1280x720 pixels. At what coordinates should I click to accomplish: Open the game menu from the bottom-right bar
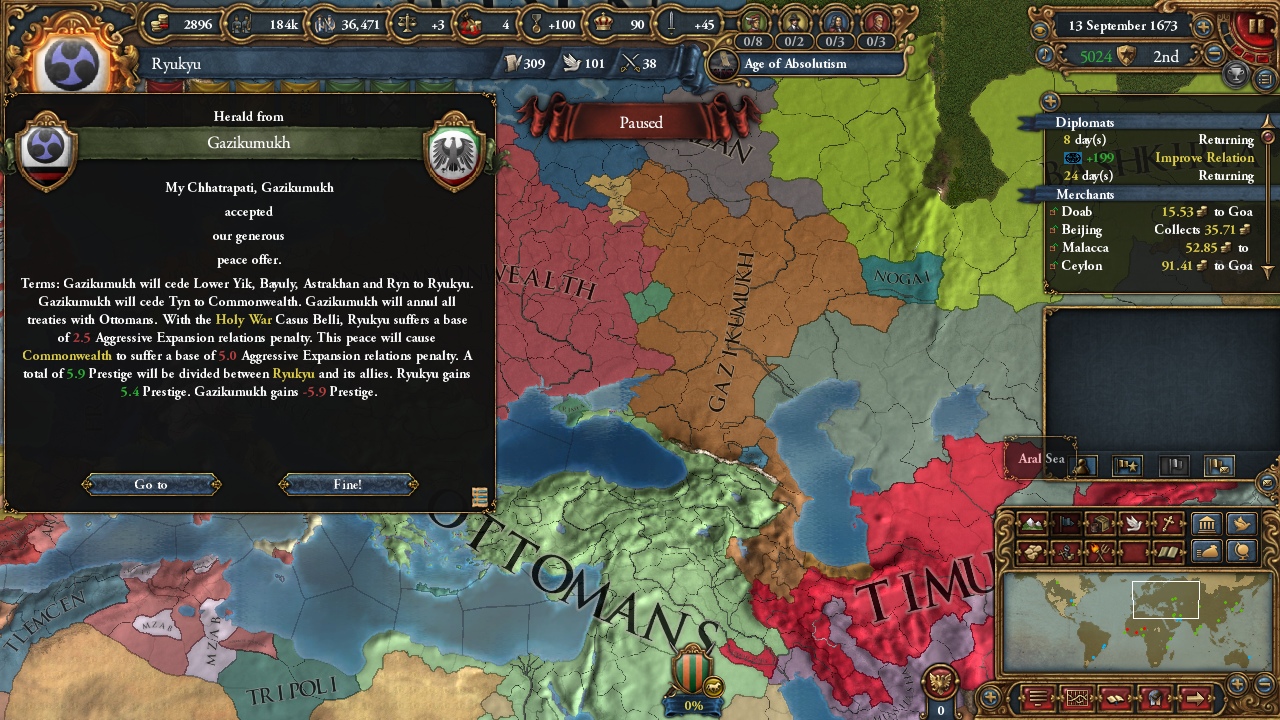(1037, 697)
